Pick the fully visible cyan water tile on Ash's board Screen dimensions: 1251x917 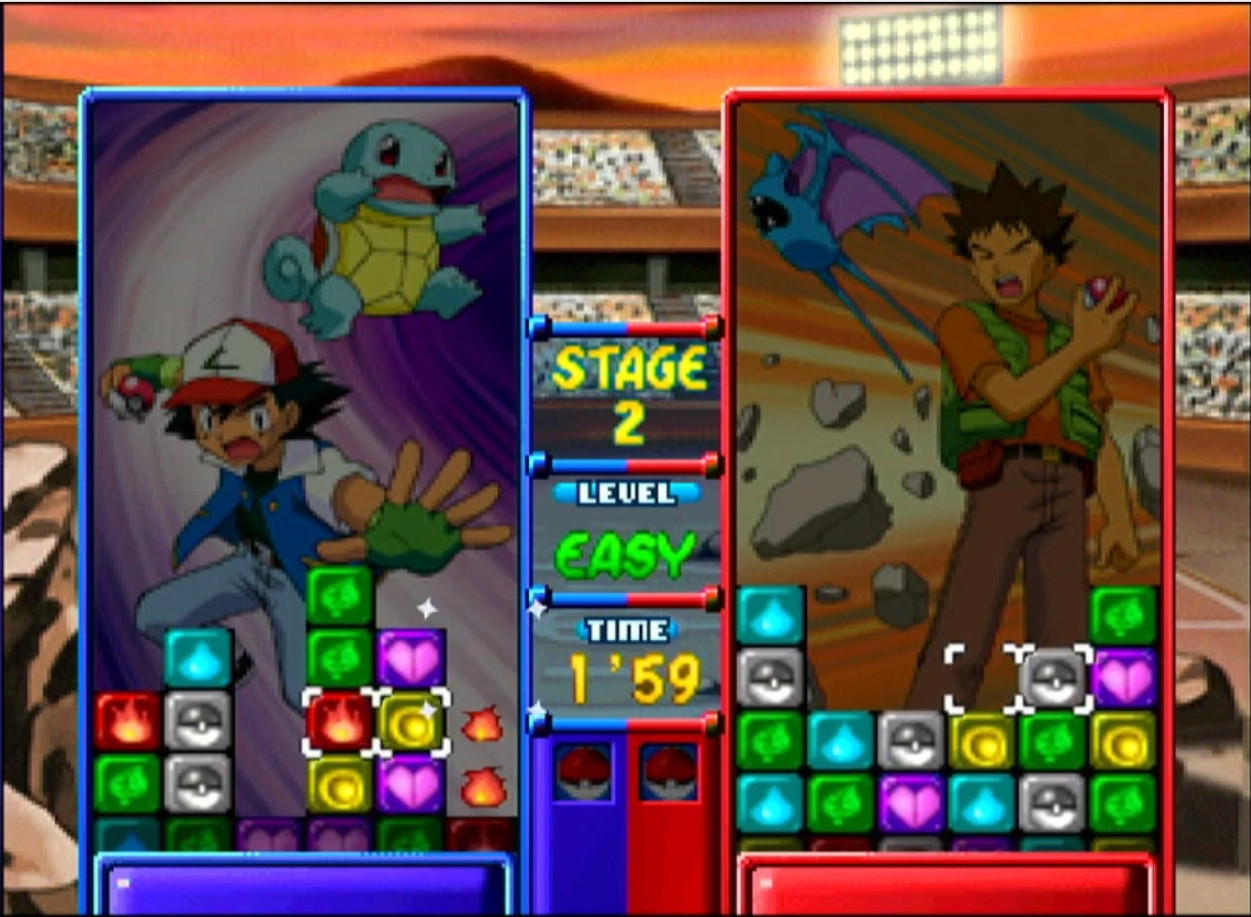[198, 658]
